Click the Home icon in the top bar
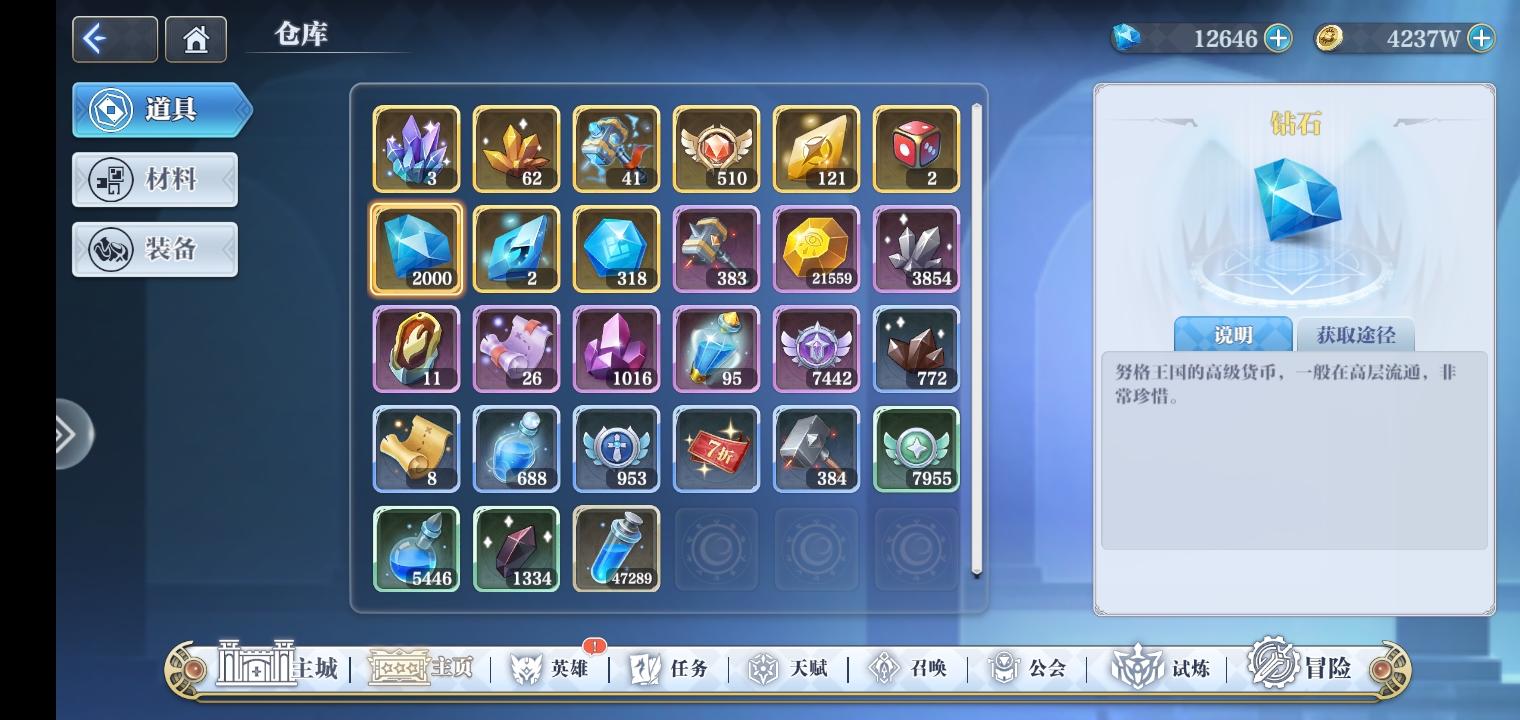The image size is (1520, 720). 195,38
